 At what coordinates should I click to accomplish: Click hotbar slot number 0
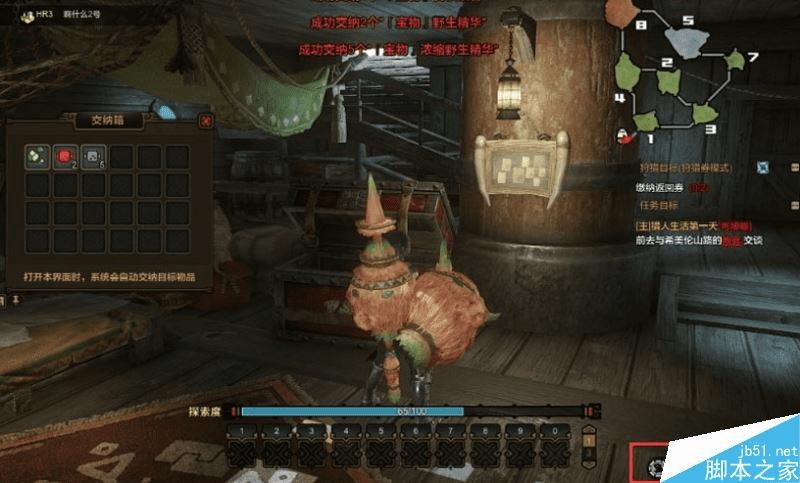pyautogui.click(x=553, y=446)
